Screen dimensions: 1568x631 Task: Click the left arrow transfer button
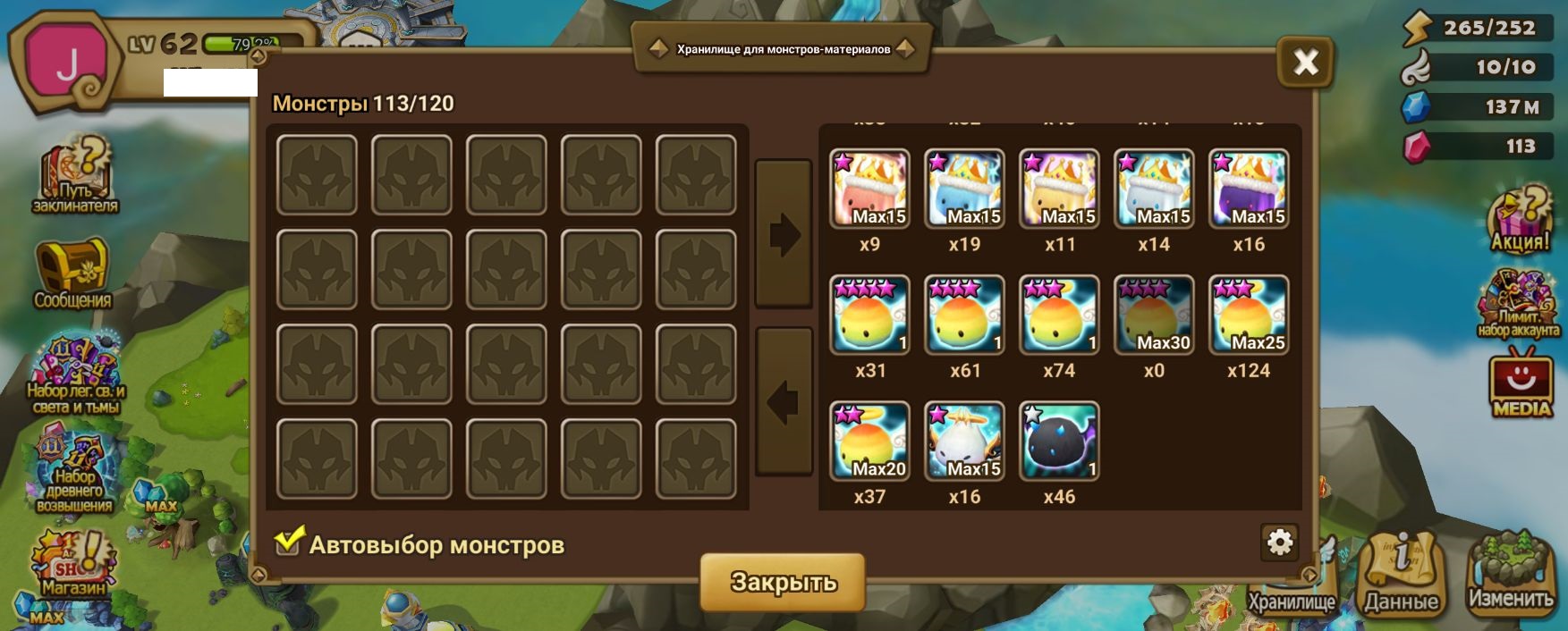[784, 402]
